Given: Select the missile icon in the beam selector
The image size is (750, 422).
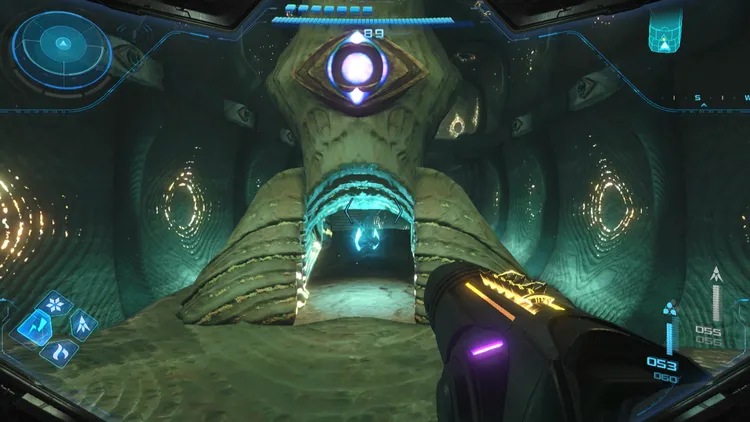Looking at the screenshot, I should coord(82,324).
